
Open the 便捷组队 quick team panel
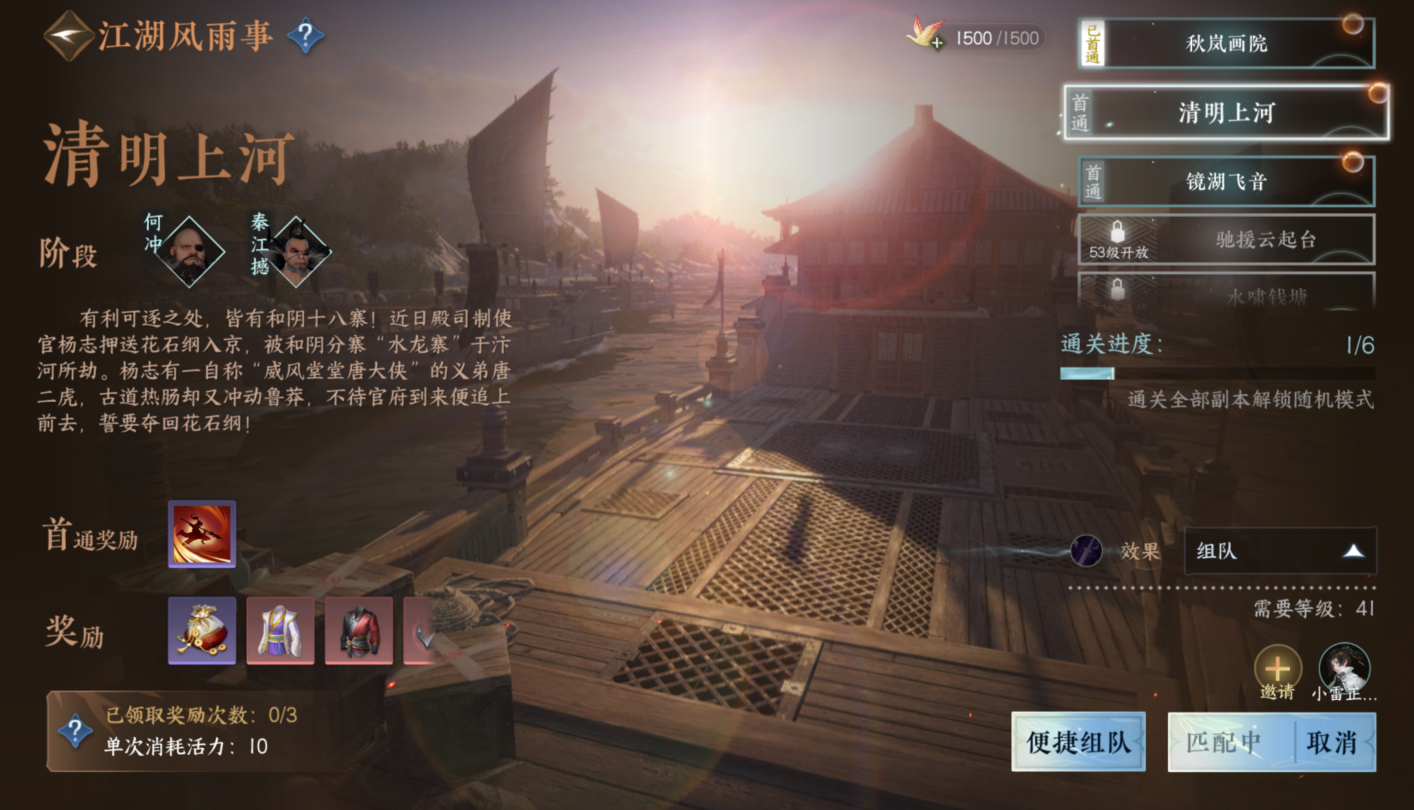[x=1078, y=742]
